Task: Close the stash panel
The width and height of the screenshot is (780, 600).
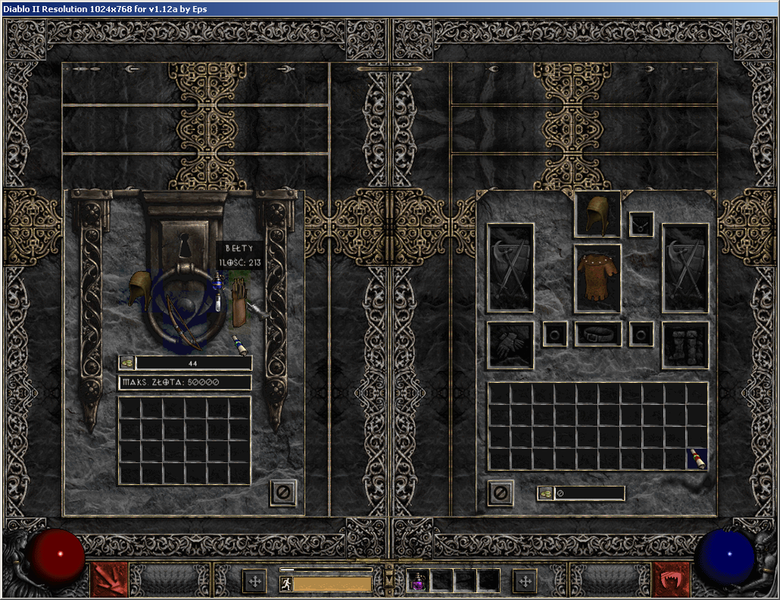Action: pos(283,492)
